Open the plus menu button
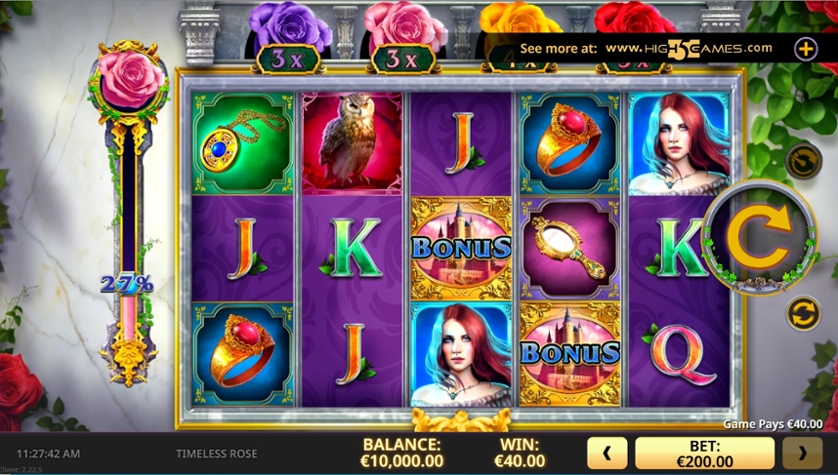Image resolution: width=838 pixels, height=475 pixels. coord(806,47)
